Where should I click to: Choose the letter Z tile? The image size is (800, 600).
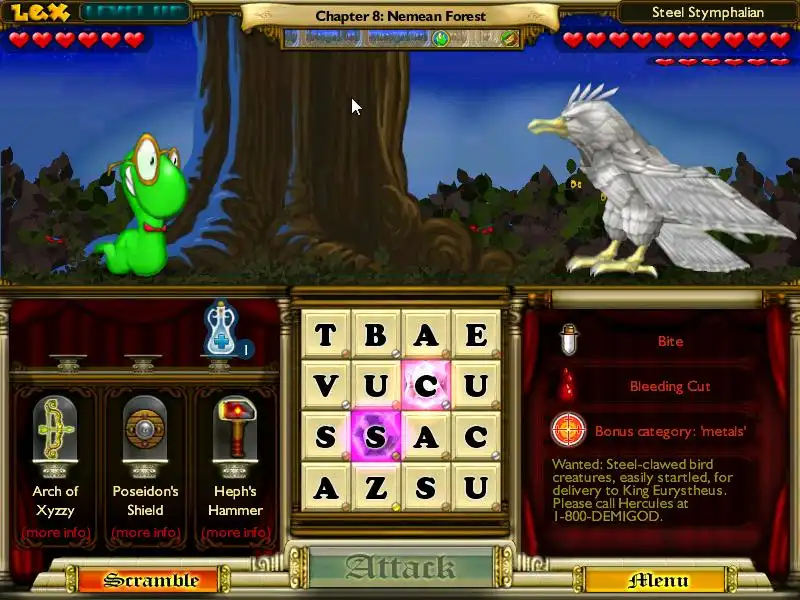tap(376, 487)
